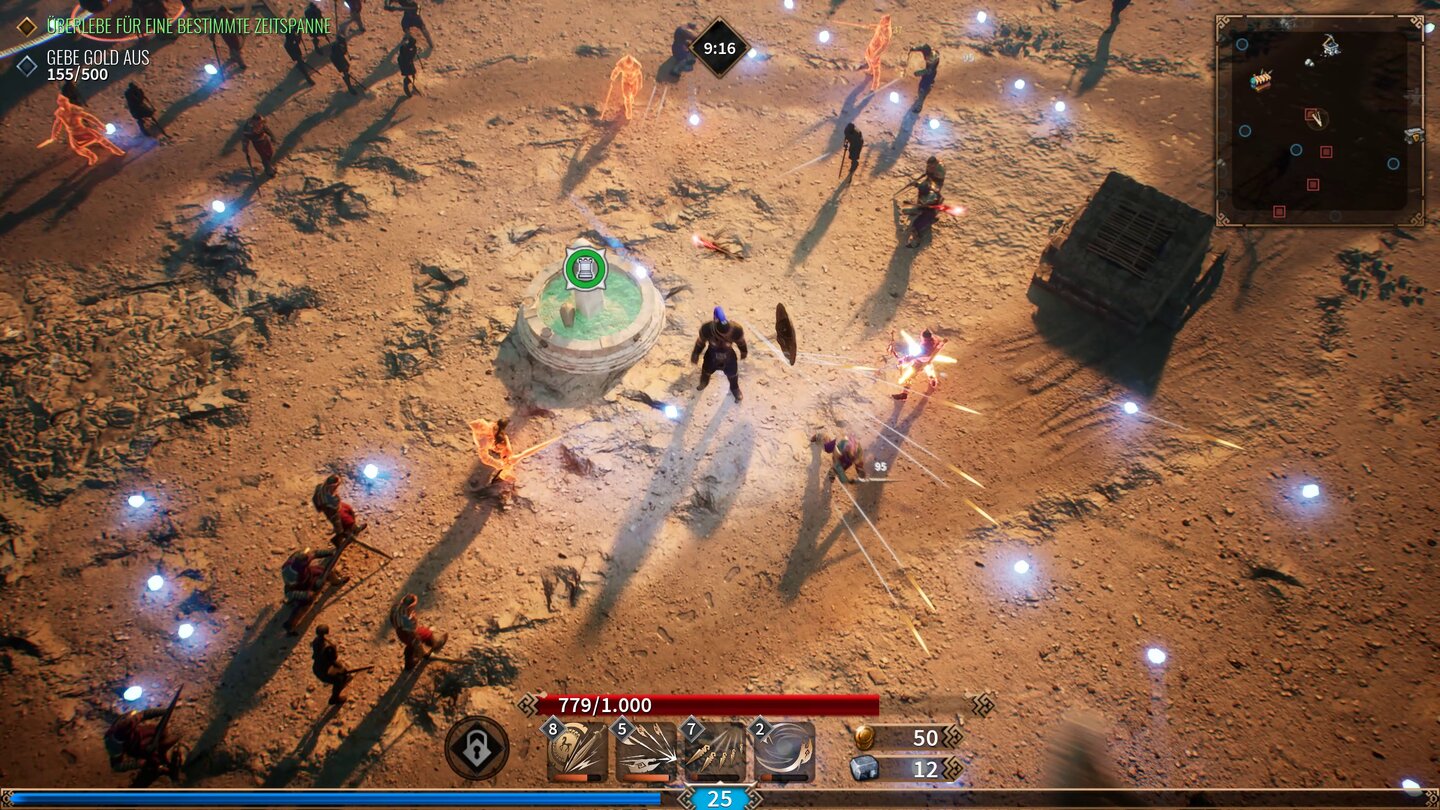The image size is (1440, 810).
Task: Open the minimap in the corner
Action: (x=1319, y=119)
